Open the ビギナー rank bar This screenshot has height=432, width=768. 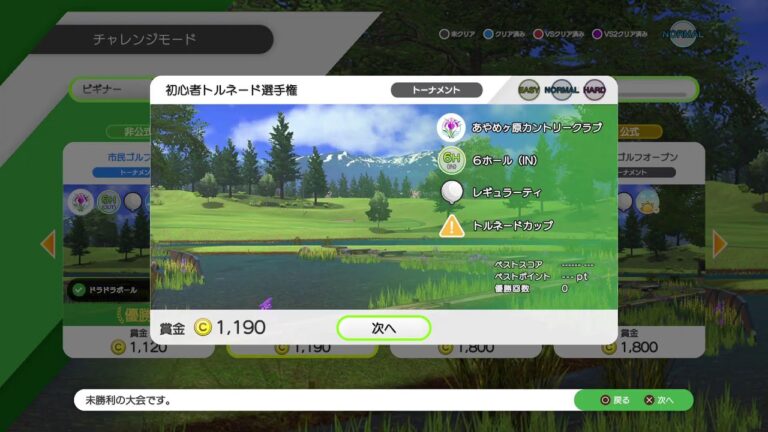tap(110, 89)
